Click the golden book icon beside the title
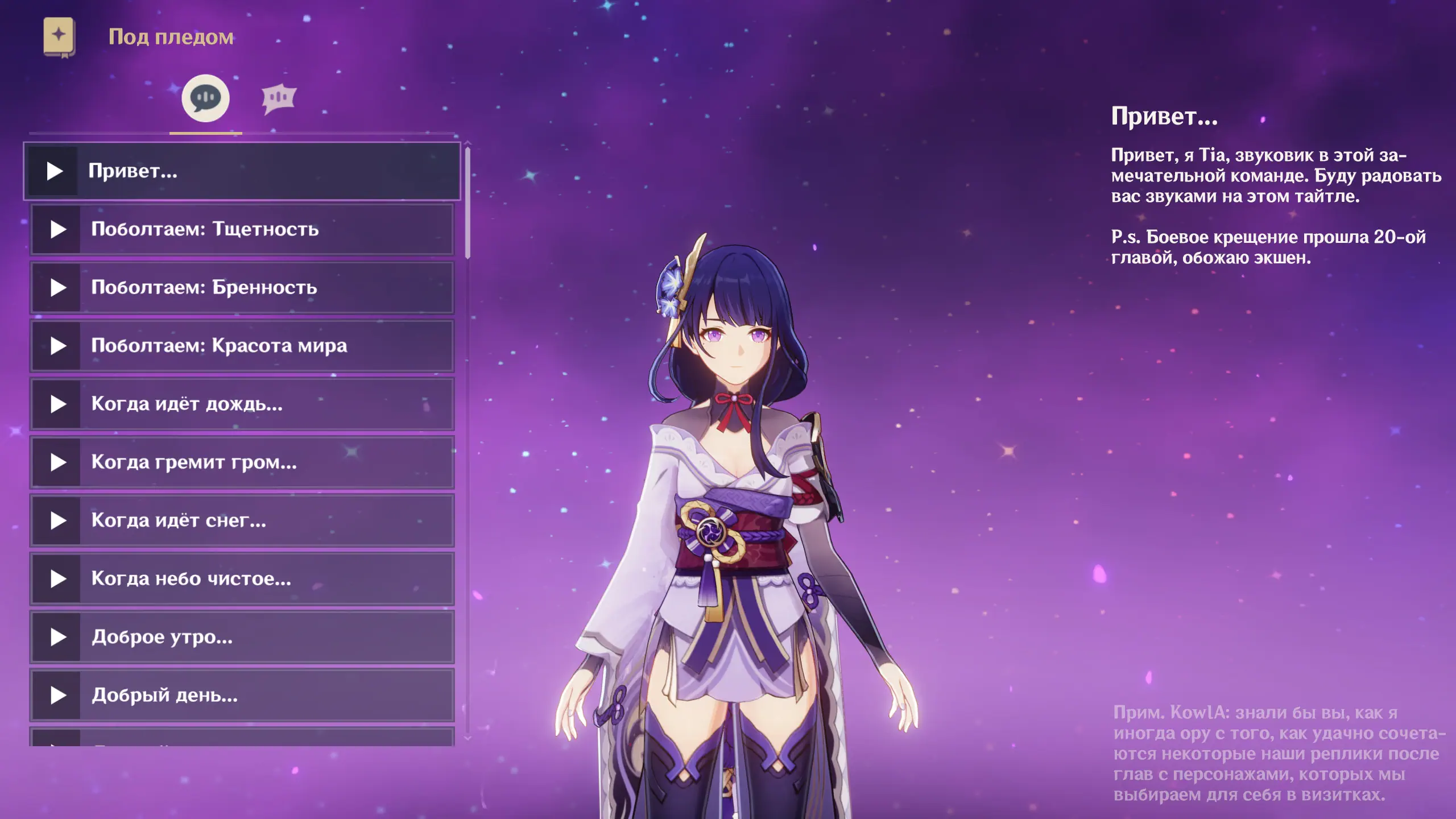 coord(59,36)
